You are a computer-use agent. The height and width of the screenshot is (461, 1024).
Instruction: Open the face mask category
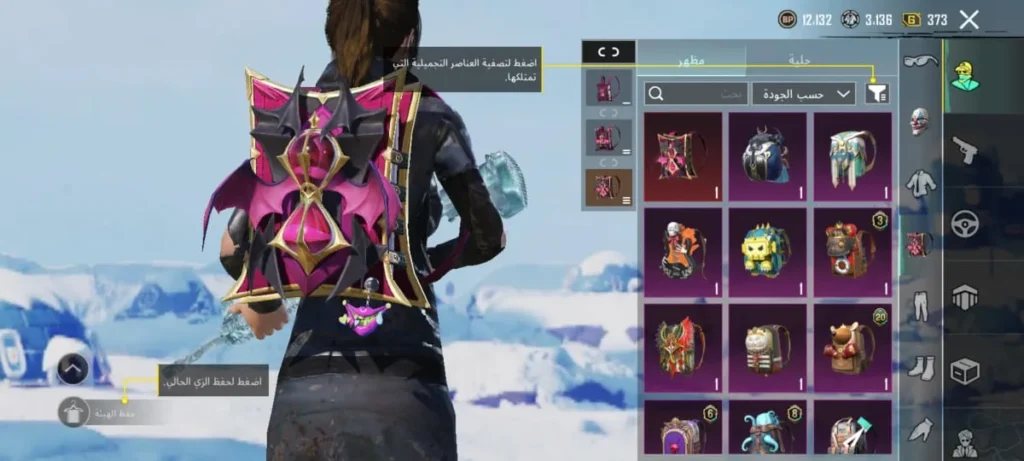click(x=920, y=122)
